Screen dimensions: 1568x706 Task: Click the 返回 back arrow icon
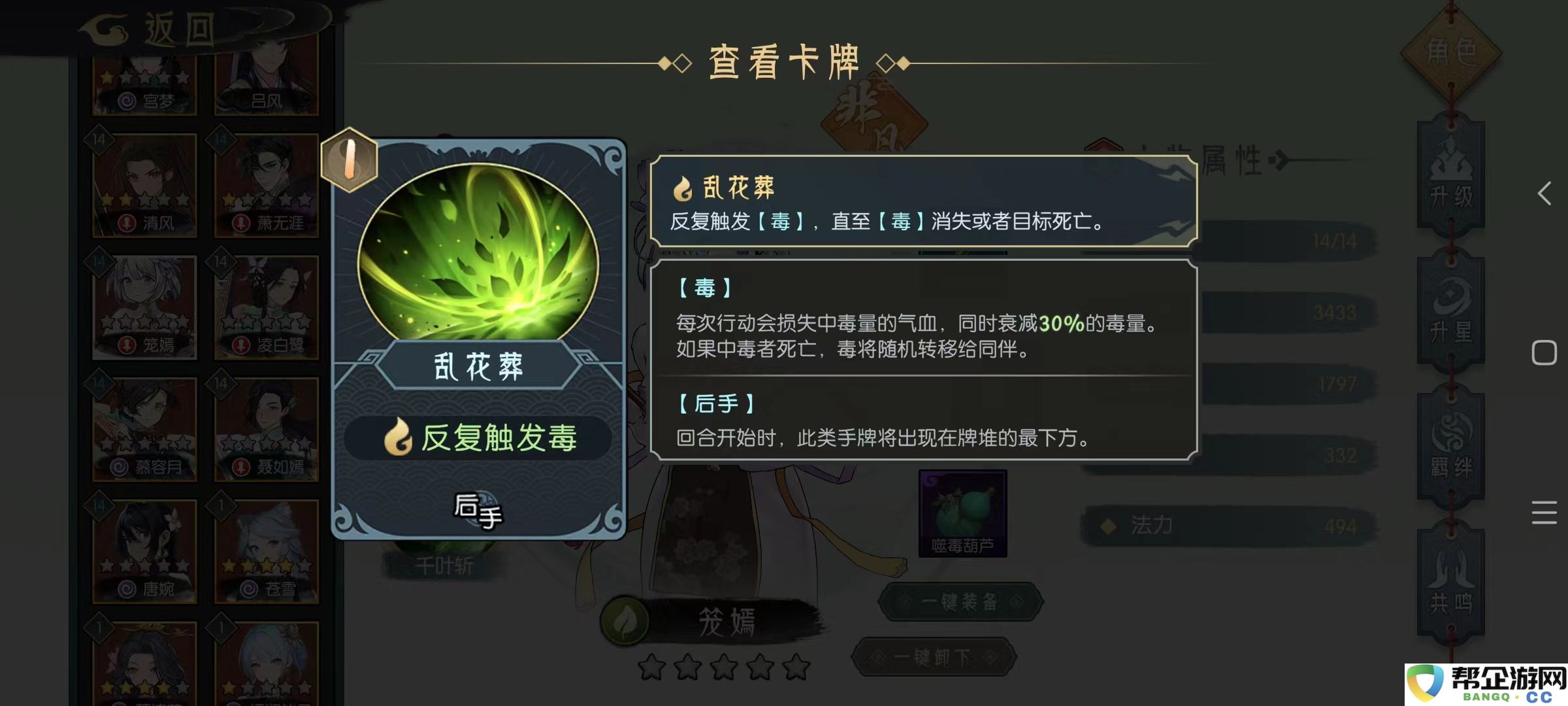click(x=105, y=29)
